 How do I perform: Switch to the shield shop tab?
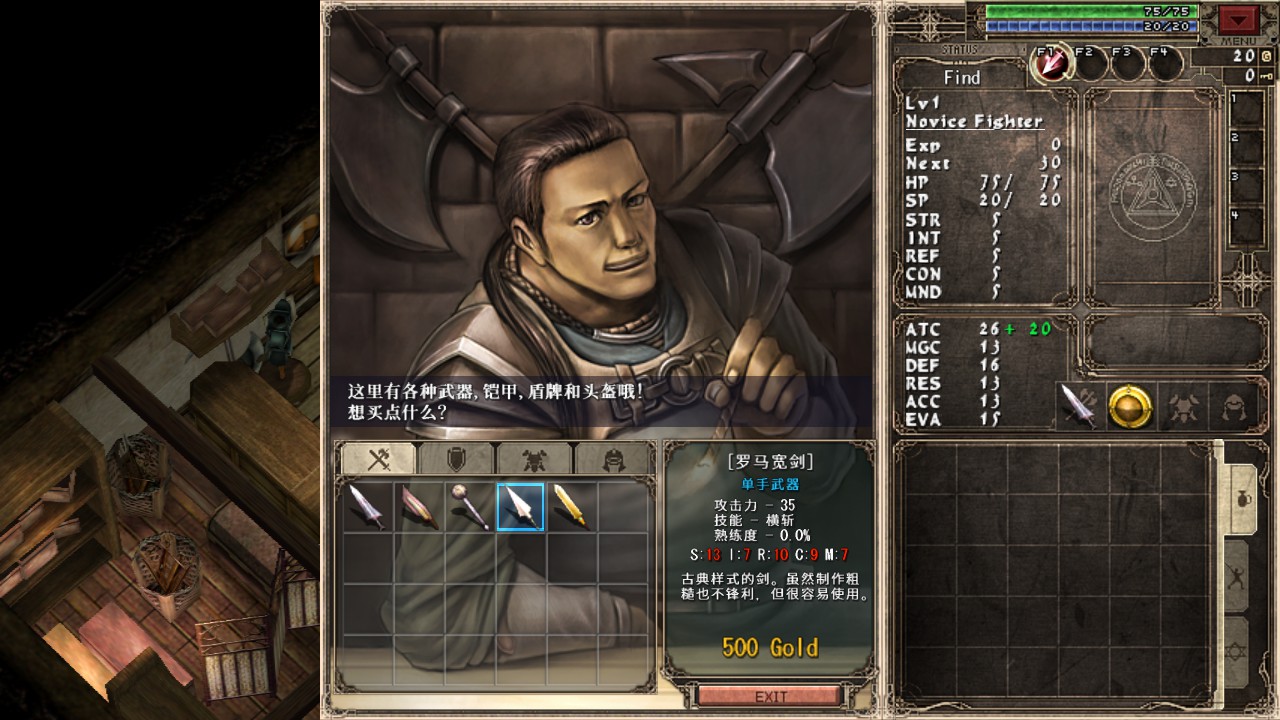tap(456, 458)
